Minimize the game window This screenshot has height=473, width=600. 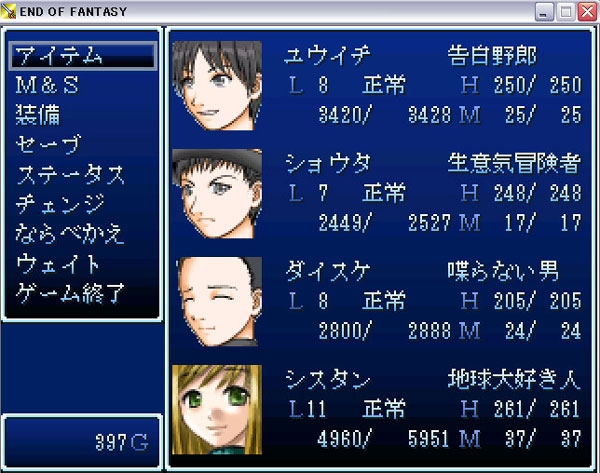545,12
